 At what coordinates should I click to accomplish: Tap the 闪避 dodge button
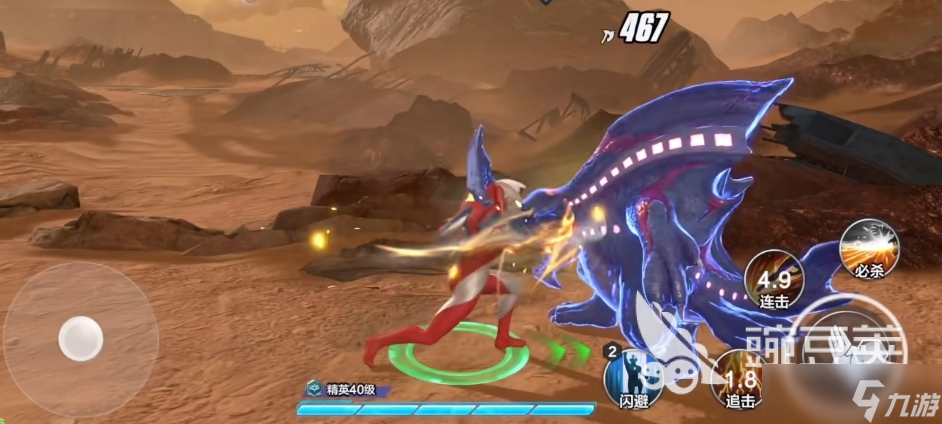(632, 378)
